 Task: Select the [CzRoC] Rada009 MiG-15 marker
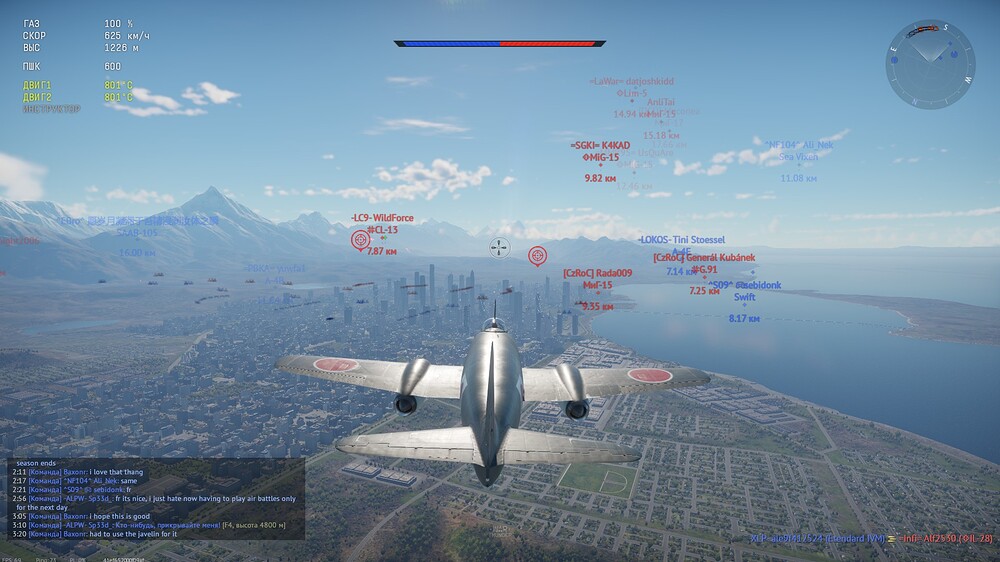point(597,285)
